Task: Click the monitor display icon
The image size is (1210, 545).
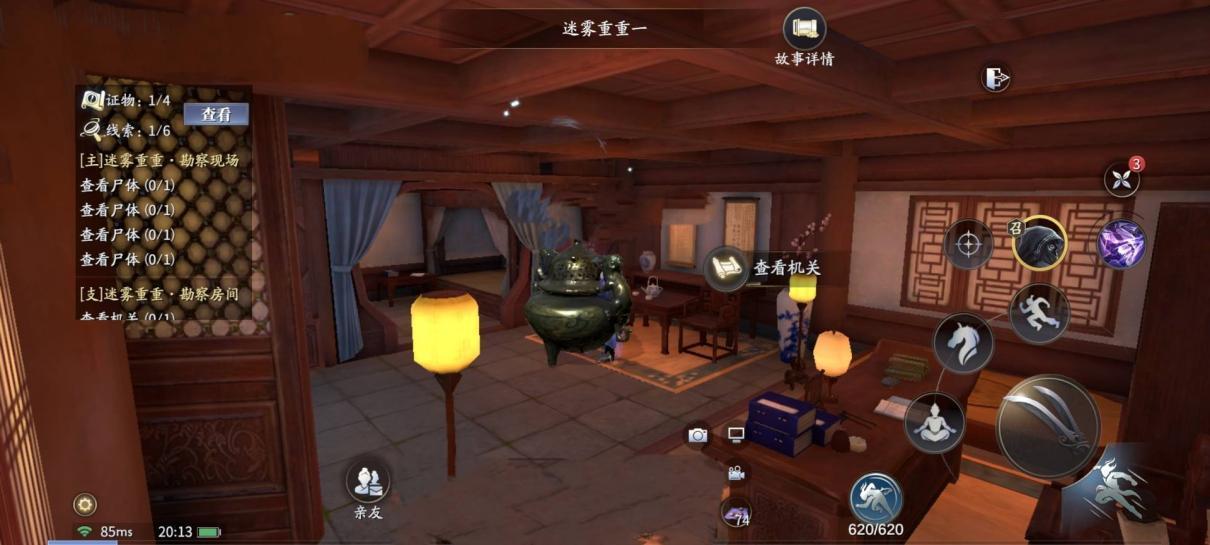Action: pyautogui.click(x=736, y=435)
